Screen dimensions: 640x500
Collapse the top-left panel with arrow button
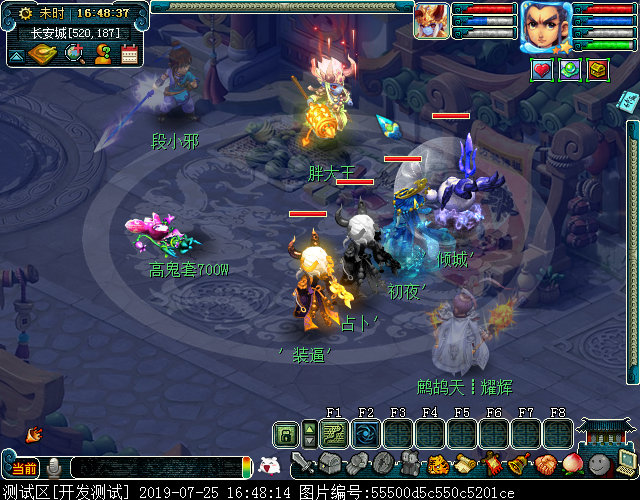tap(16, 55)
